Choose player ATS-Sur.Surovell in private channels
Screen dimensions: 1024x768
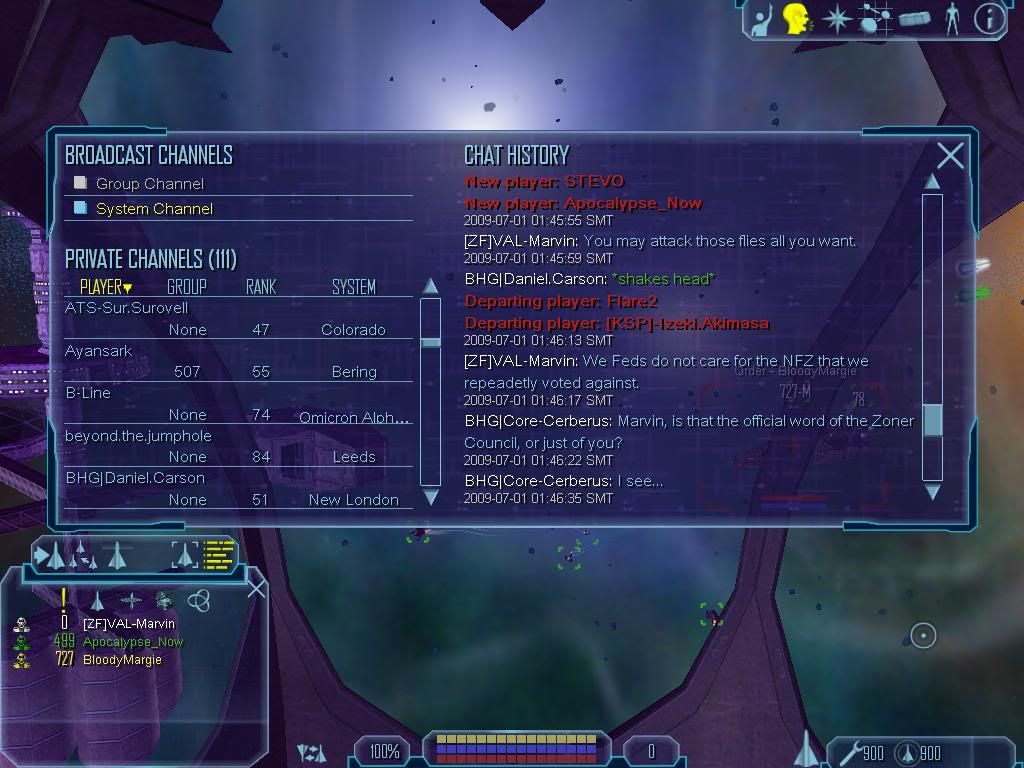click(x=127, y=308)
